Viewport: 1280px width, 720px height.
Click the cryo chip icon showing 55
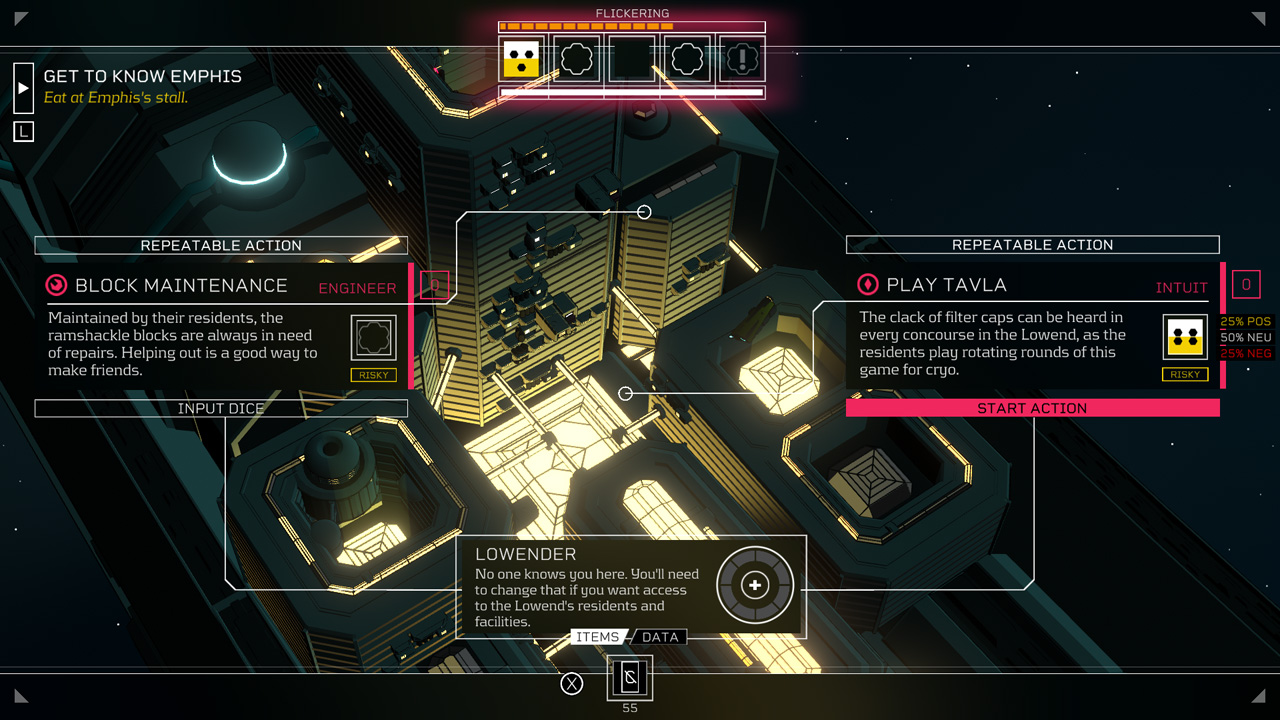point(629,677)
